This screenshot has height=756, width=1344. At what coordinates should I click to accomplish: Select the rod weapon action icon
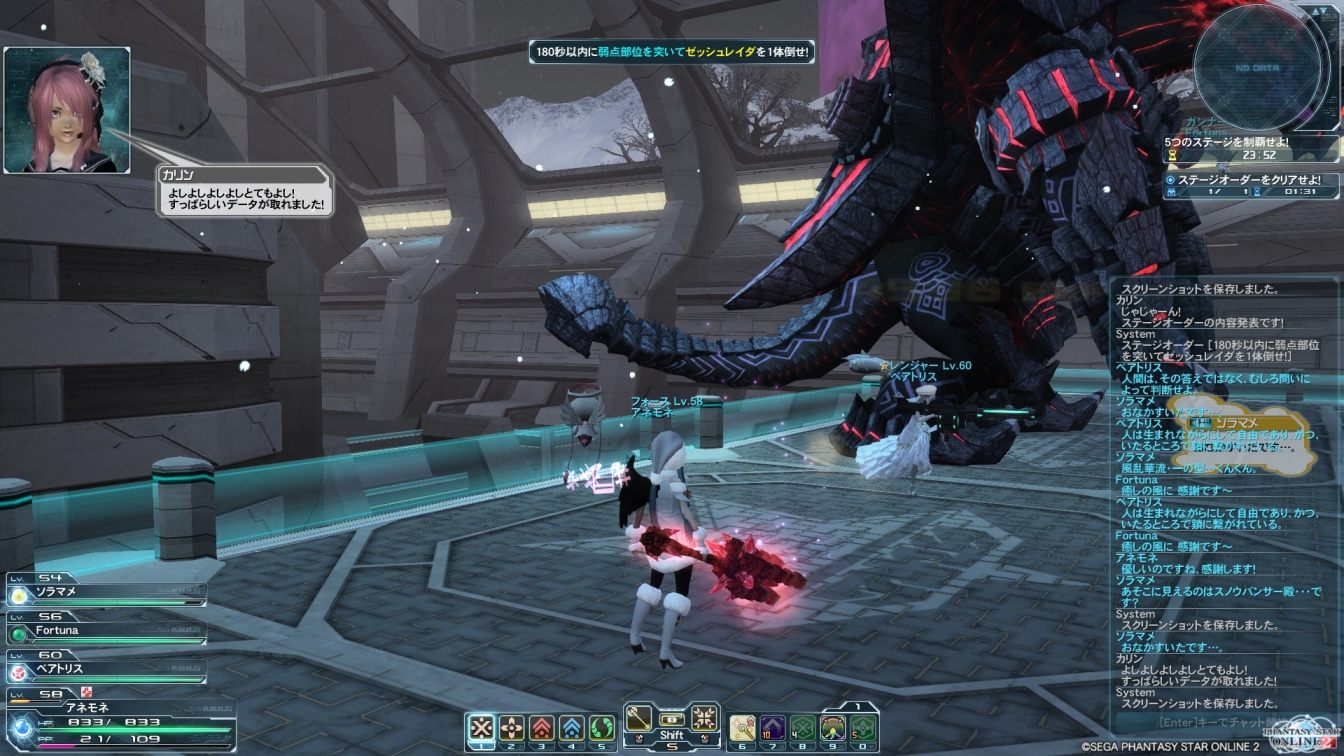click(x=640, y=717)
